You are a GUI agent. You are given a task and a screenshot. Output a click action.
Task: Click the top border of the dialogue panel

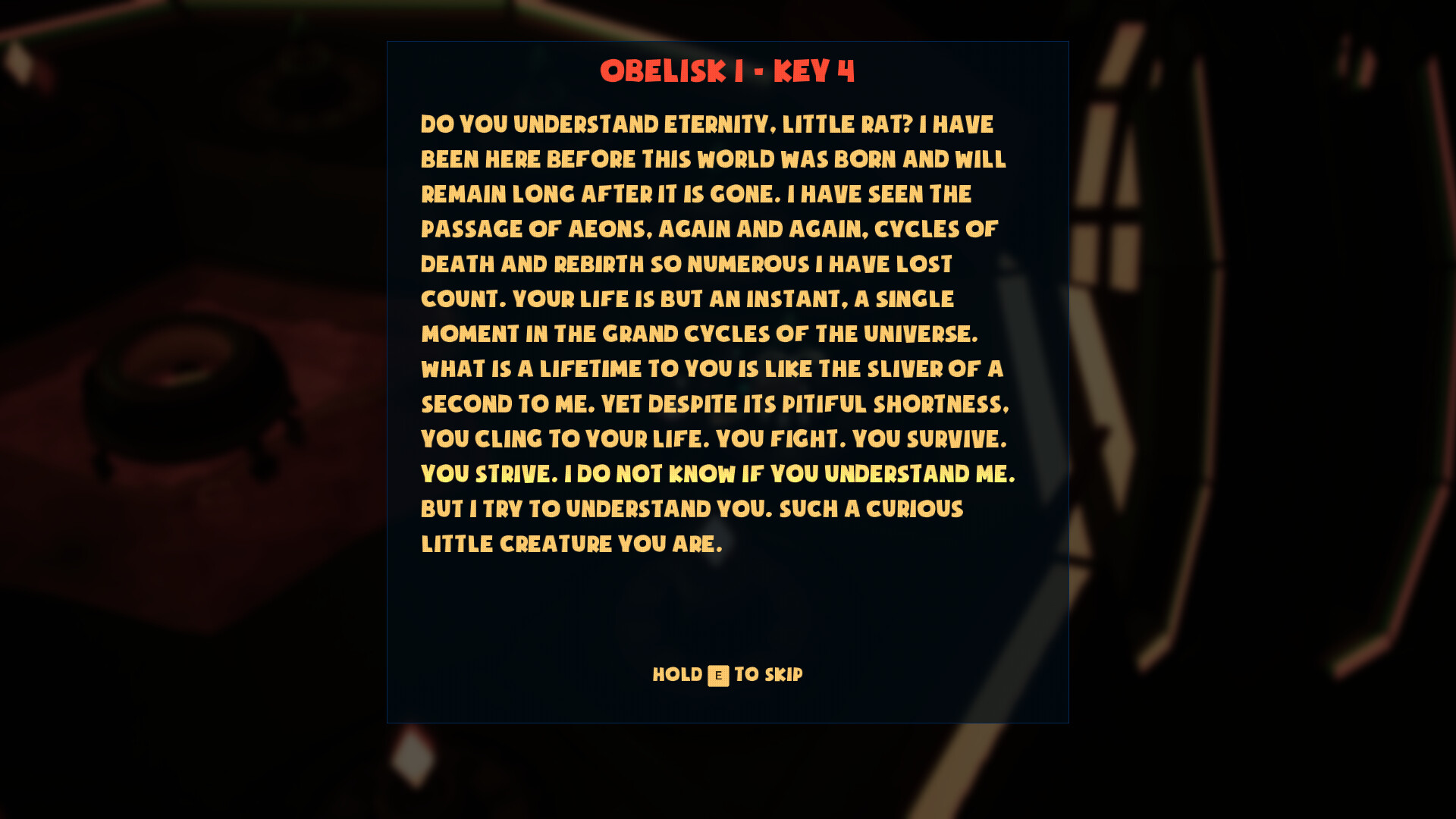coord(727,42)
